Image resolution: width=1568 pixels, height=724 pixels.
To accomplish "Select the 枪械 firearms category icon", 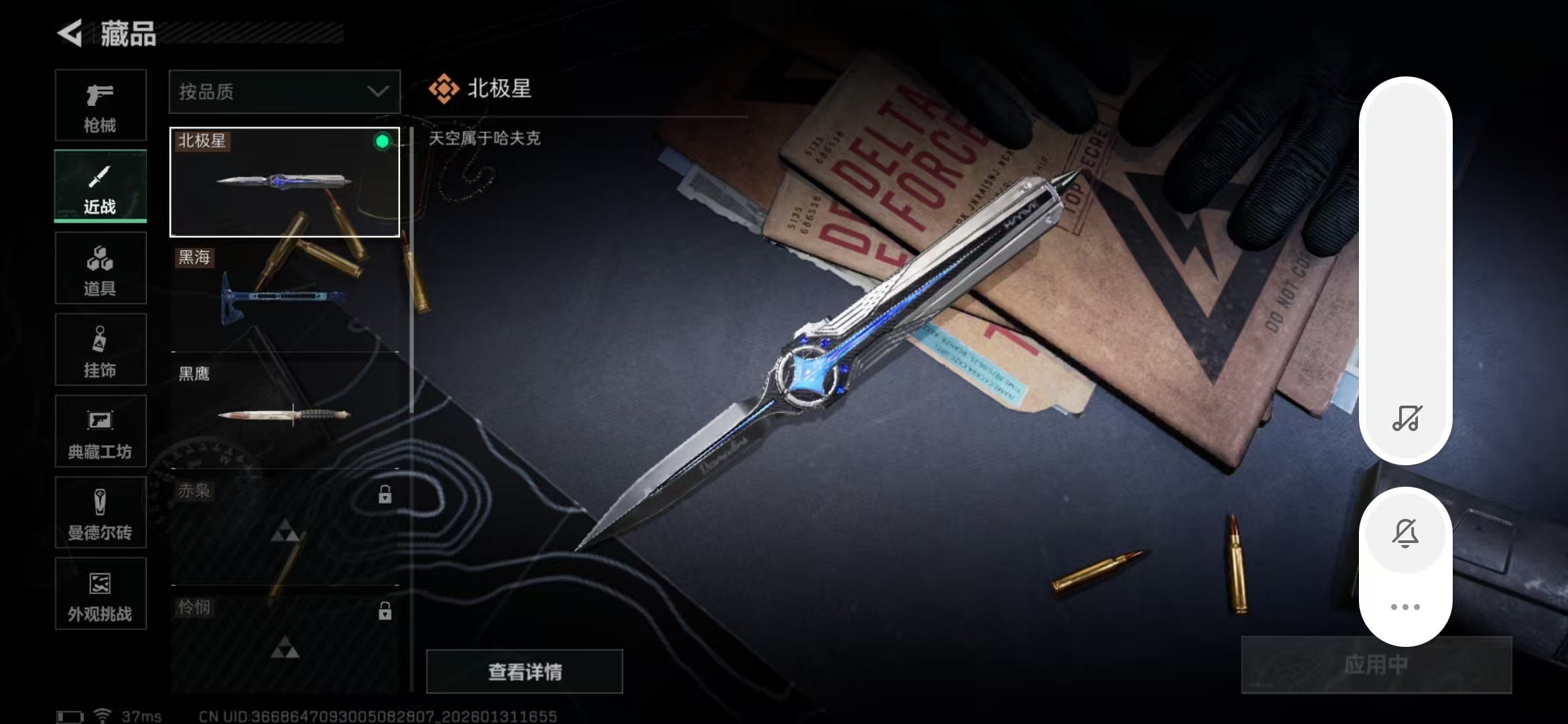I will (x=101, y=105).
